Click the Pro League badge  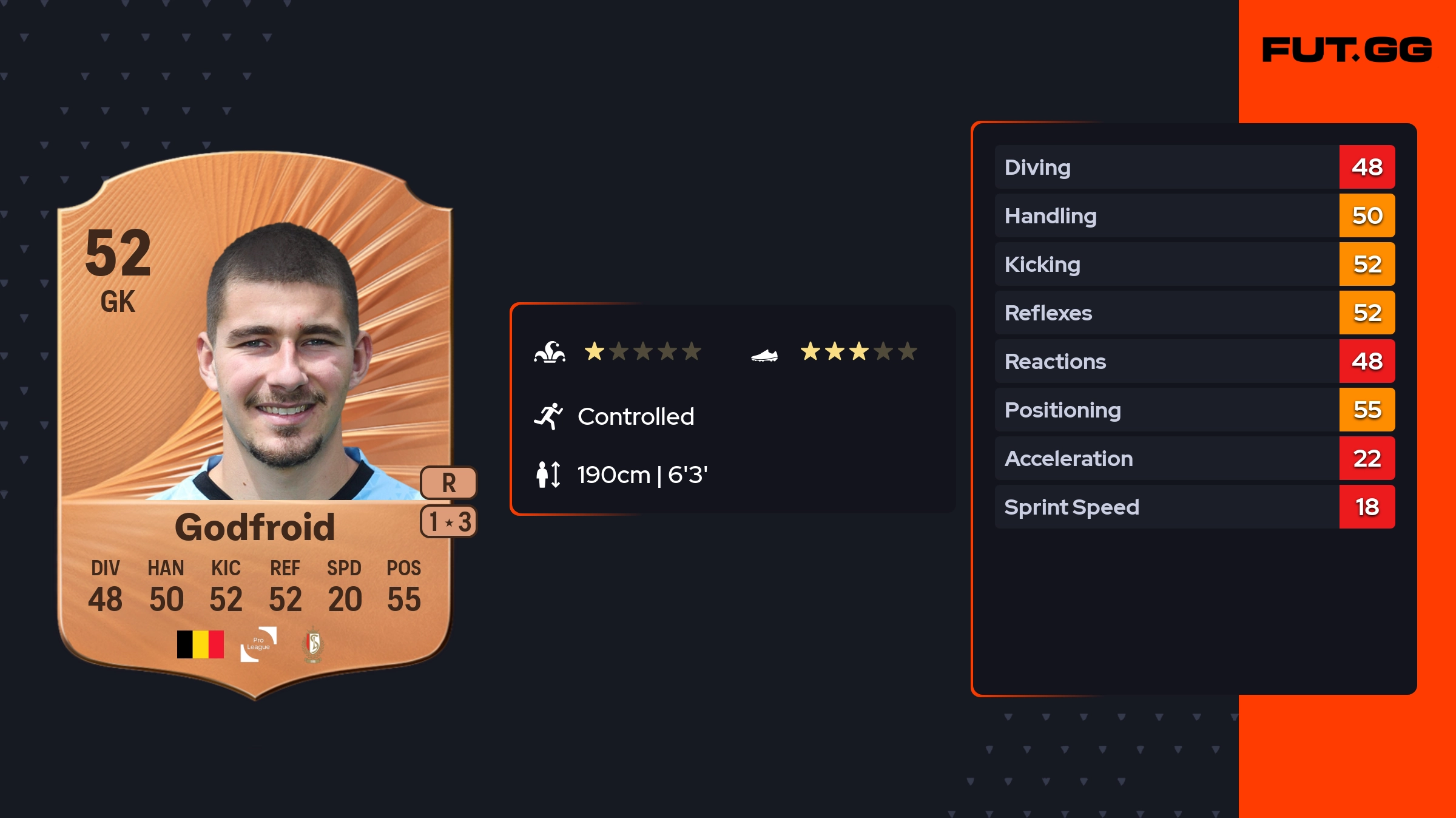pyautogui.click(x=258, y=644)
